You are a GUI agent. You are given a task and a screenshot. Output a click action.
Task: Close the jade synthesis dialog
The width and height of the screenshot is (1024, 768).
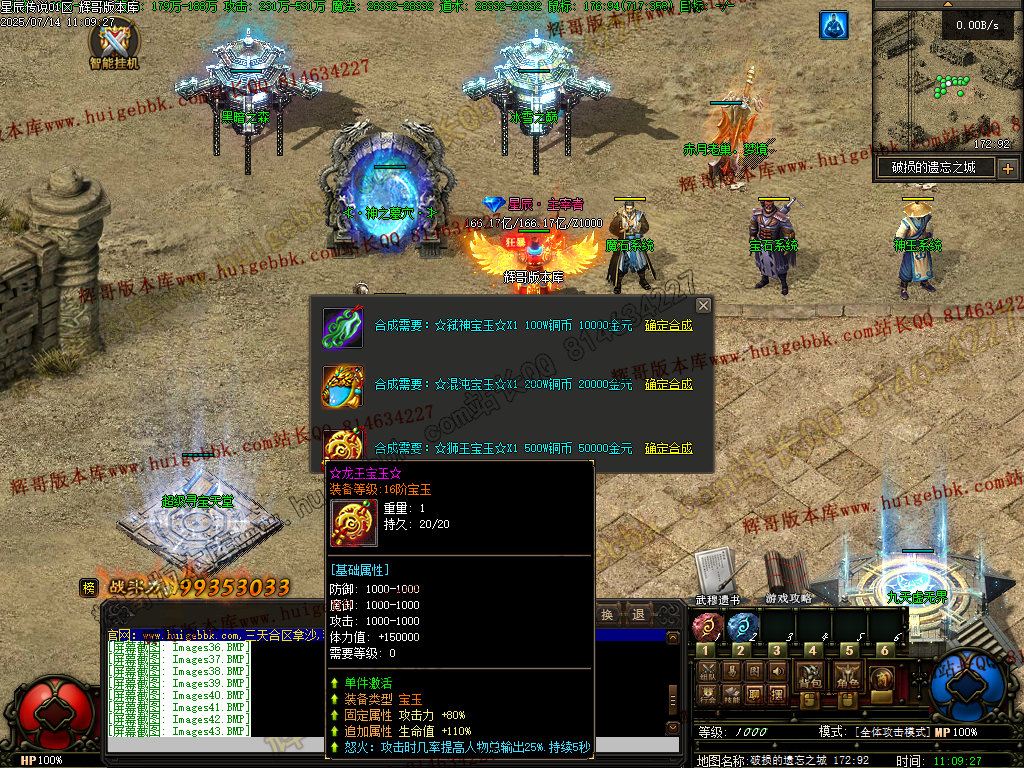(703, 305)
